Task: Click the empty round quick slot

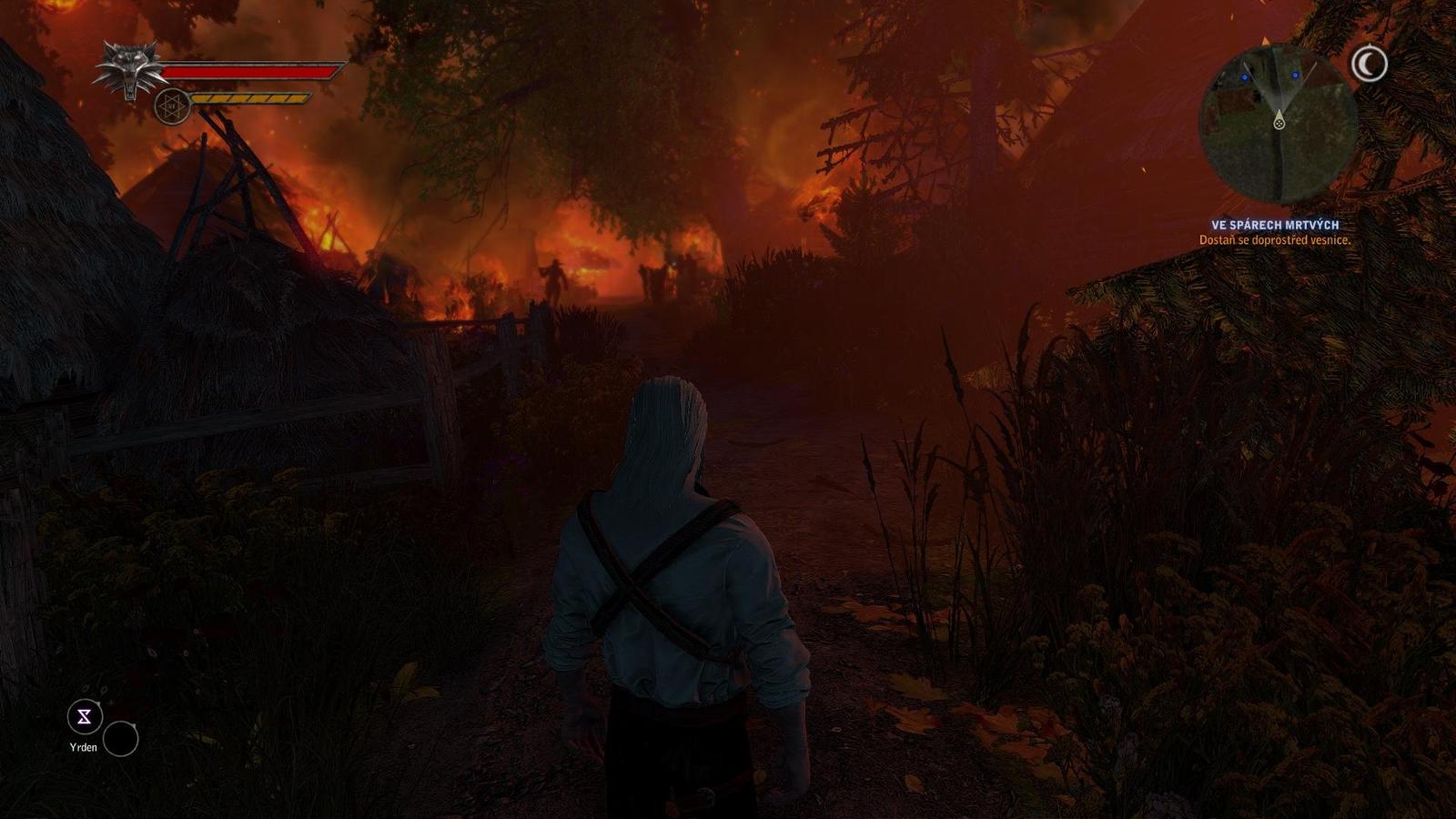Action: point(120,739)
